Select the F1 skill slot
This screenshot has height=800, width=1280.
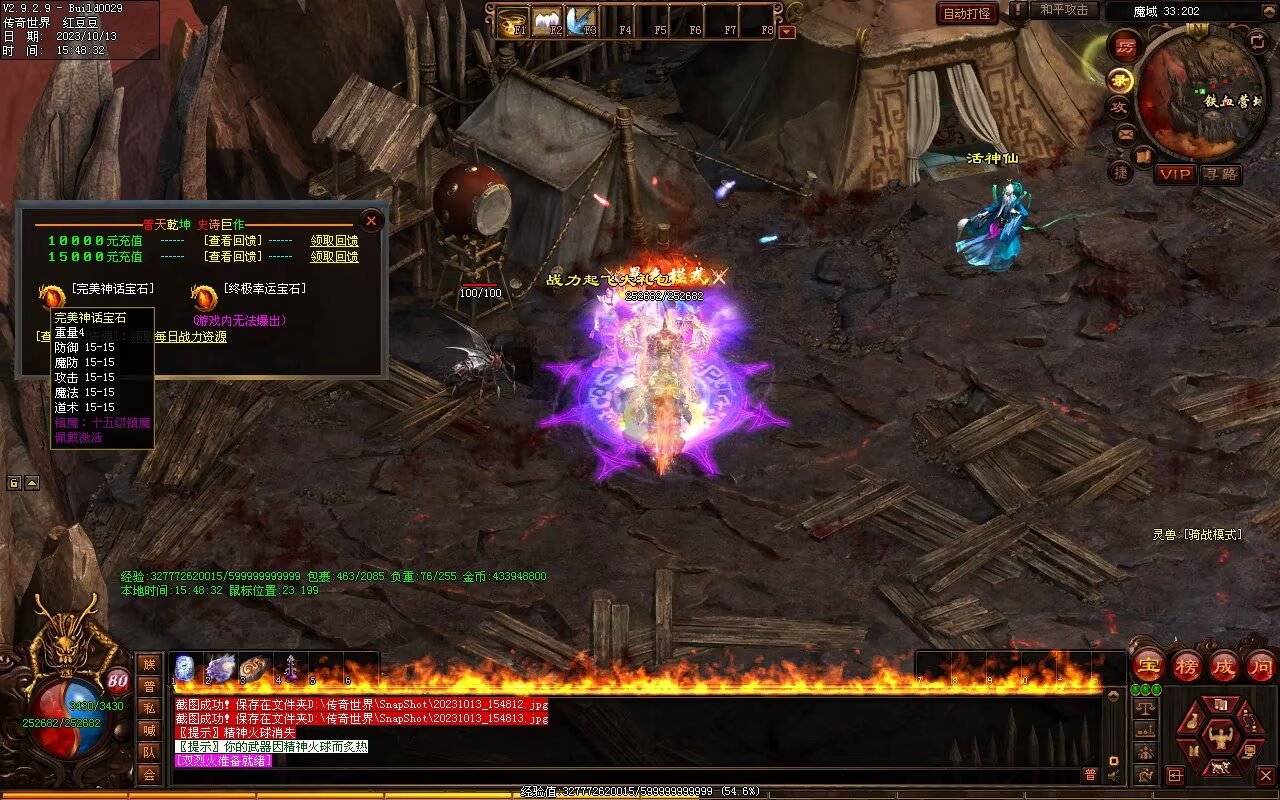click(514, 20)
